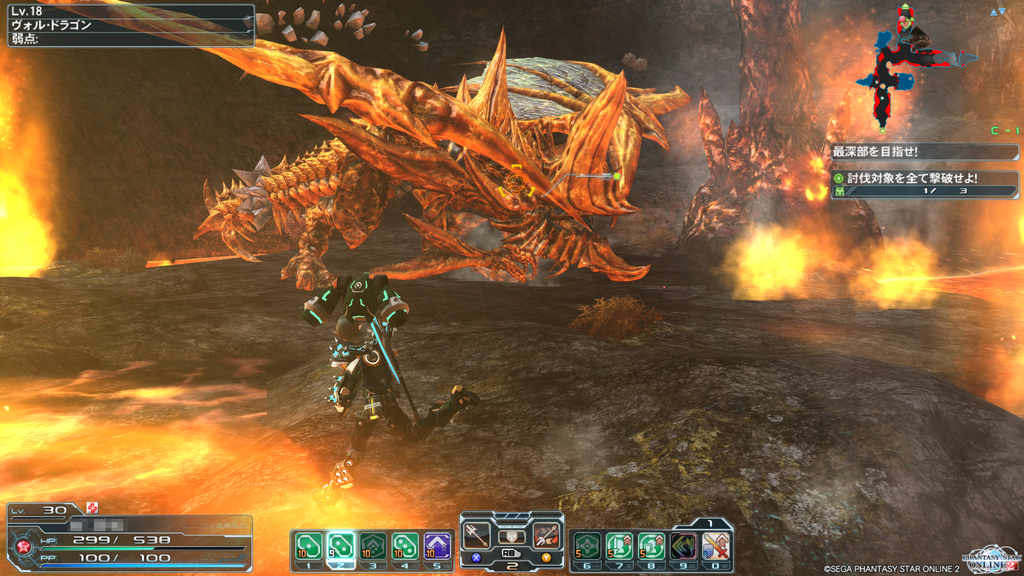This screenshot has height=576, width=1024.
Task: Activate the green buff item in slot 8
Action: coord(651,545)
